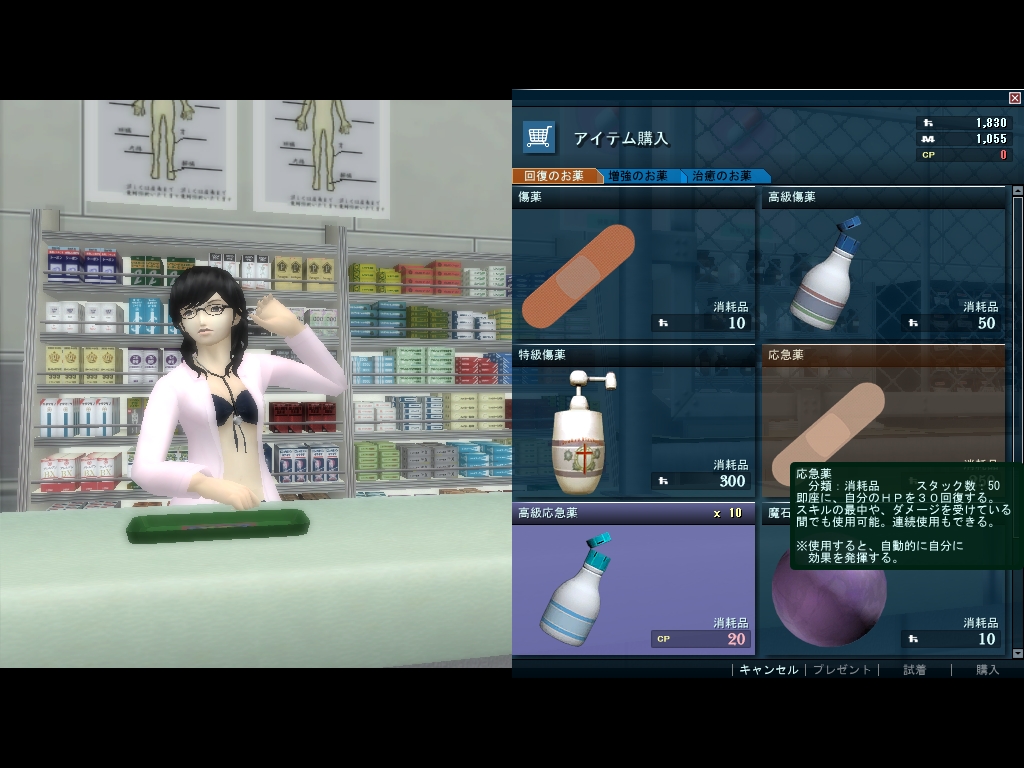The image size is (1024, 768).
Task: Click the item list scroll-down arrow
Action: pyautogui.click(x=1018, y=653)
